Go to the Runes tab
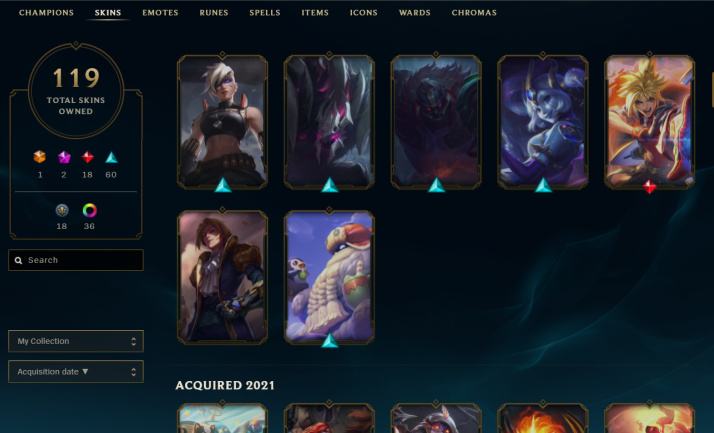This screenshot has height=433, width=714. pyautogui.click(x=213, y=13)
